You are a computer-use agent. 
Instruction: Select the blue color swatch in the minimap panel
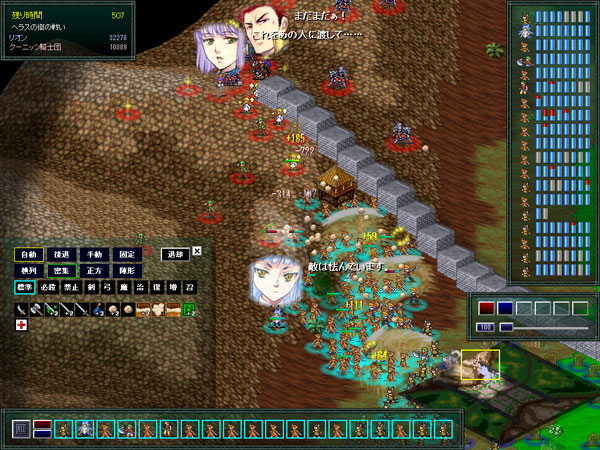tap(505, 308)
